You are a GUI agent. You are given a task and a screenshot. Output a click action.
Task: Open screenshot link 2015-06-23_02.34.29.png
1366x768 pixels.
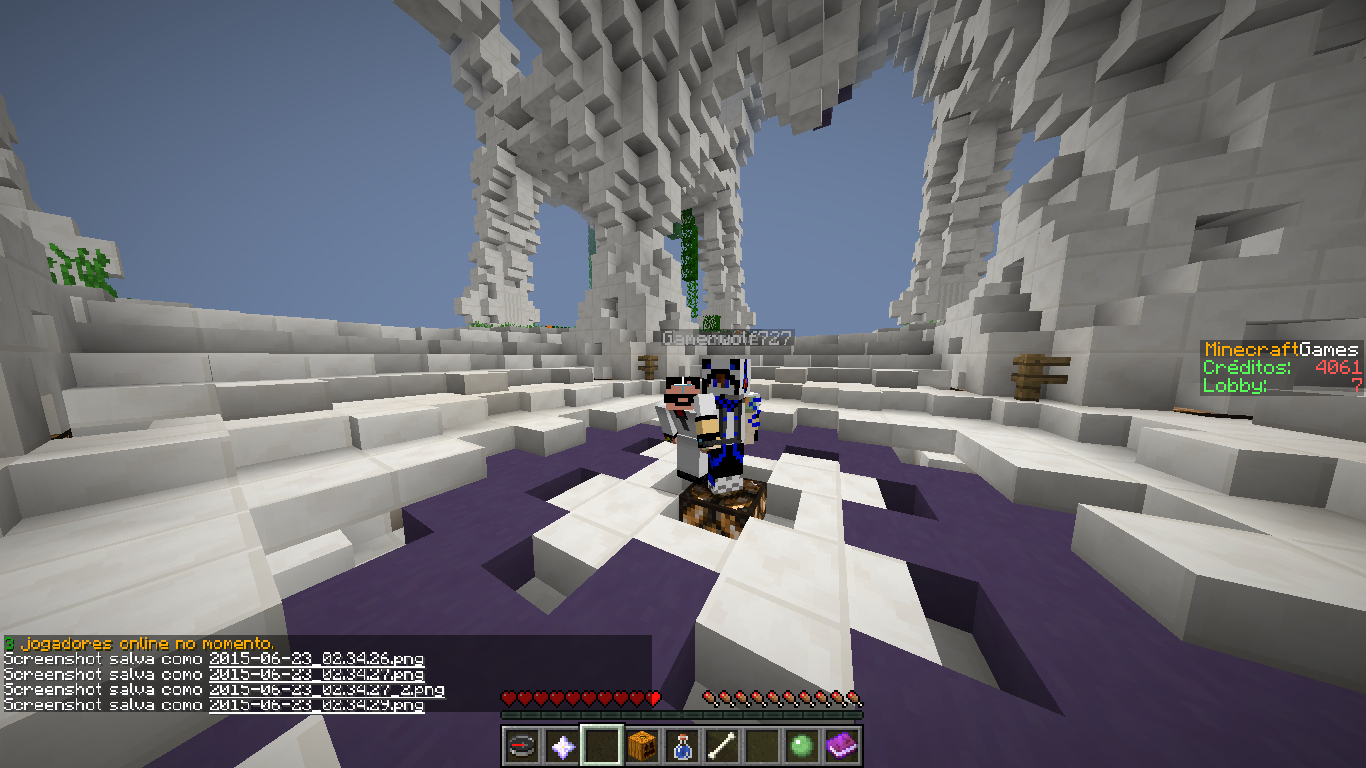[316, 705]
